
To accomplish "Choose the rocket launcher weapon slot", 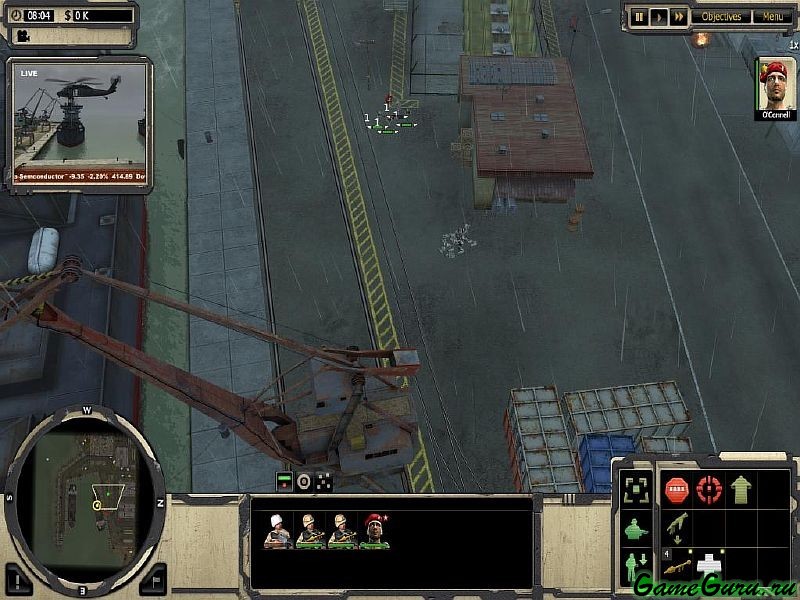I will coord(677,567).
